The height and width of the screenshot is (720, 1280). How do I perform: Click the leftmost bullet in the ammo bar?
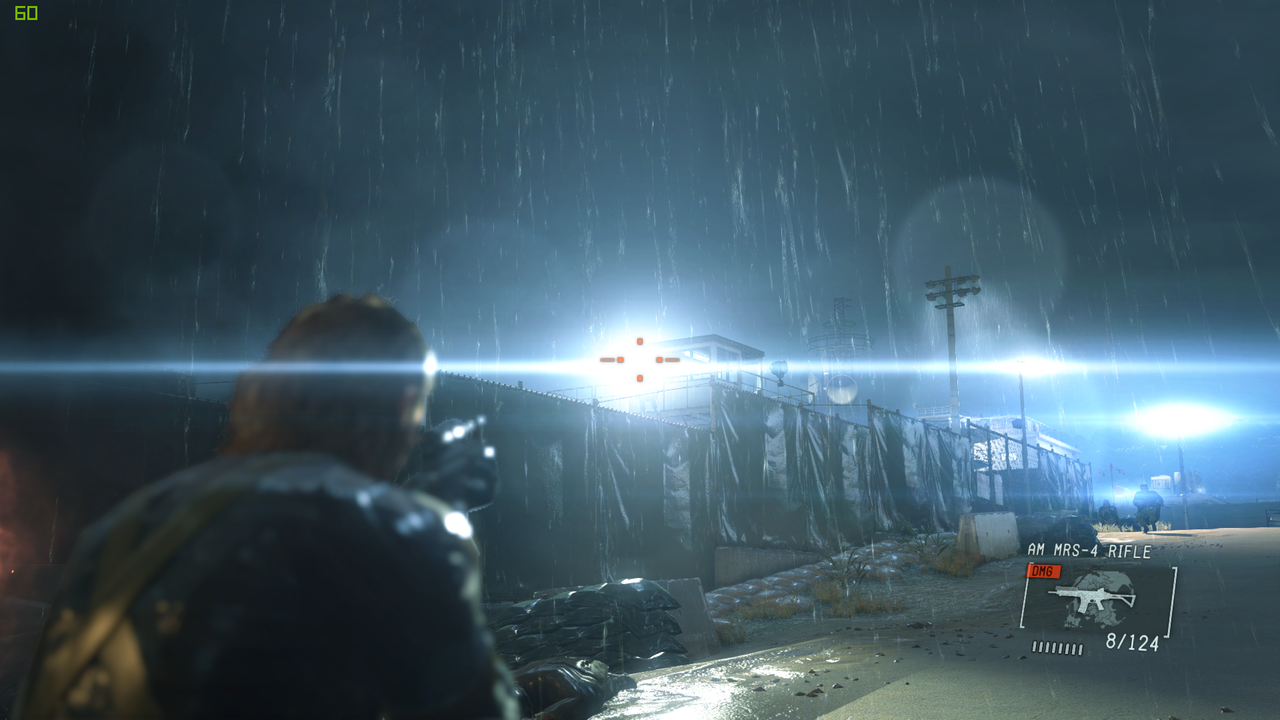coord(1035,647)
